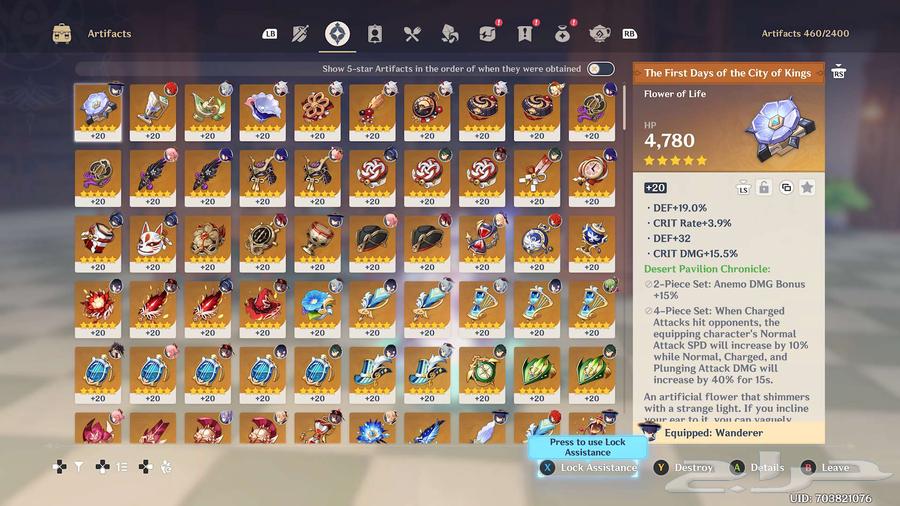Screen dimensions: 900x506
Task: Open the Furnishings teapot tab
Action: tap(600, 34)
